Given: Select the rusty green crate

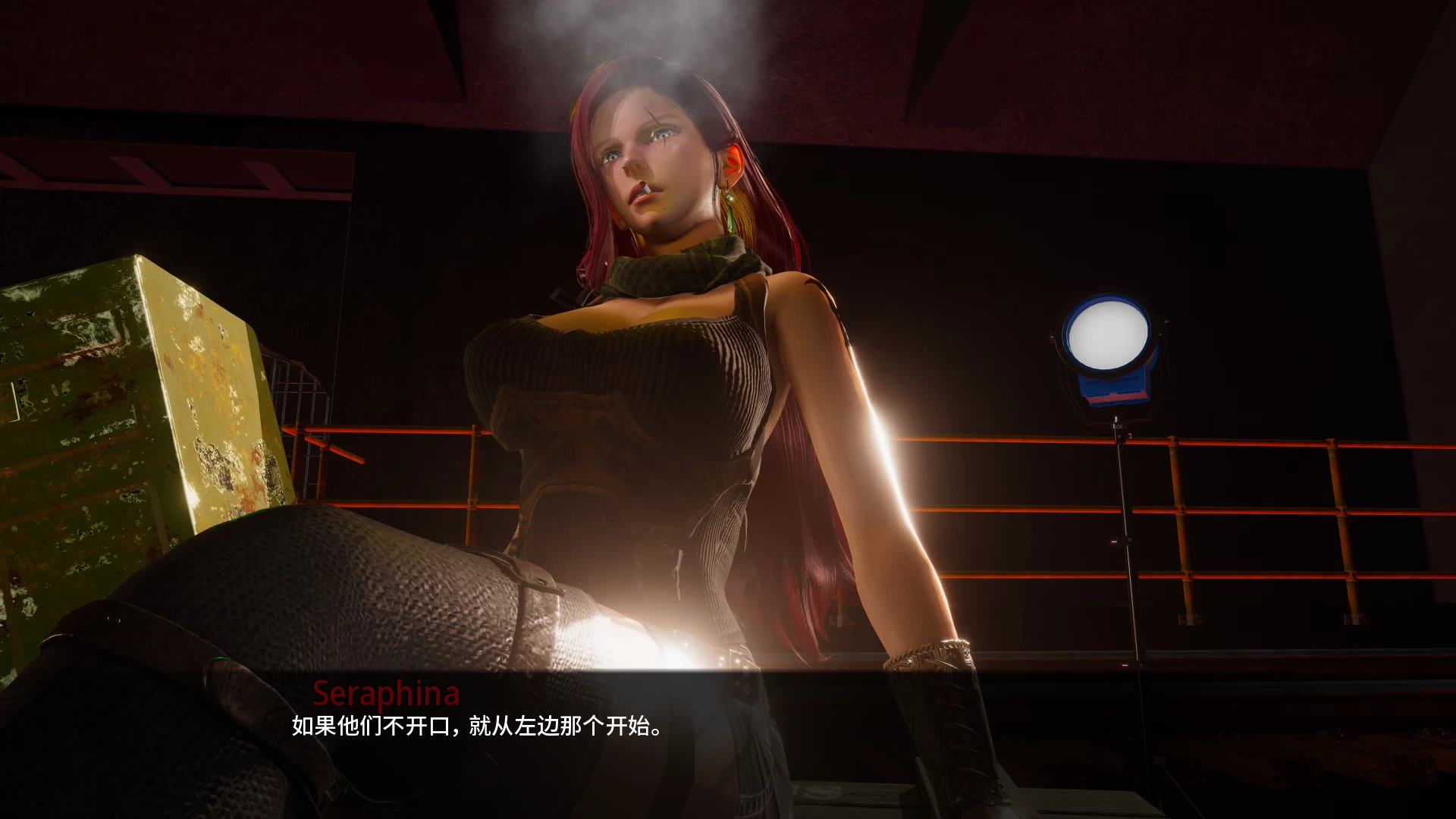Looking at the screenshot, I should point(129,394).
